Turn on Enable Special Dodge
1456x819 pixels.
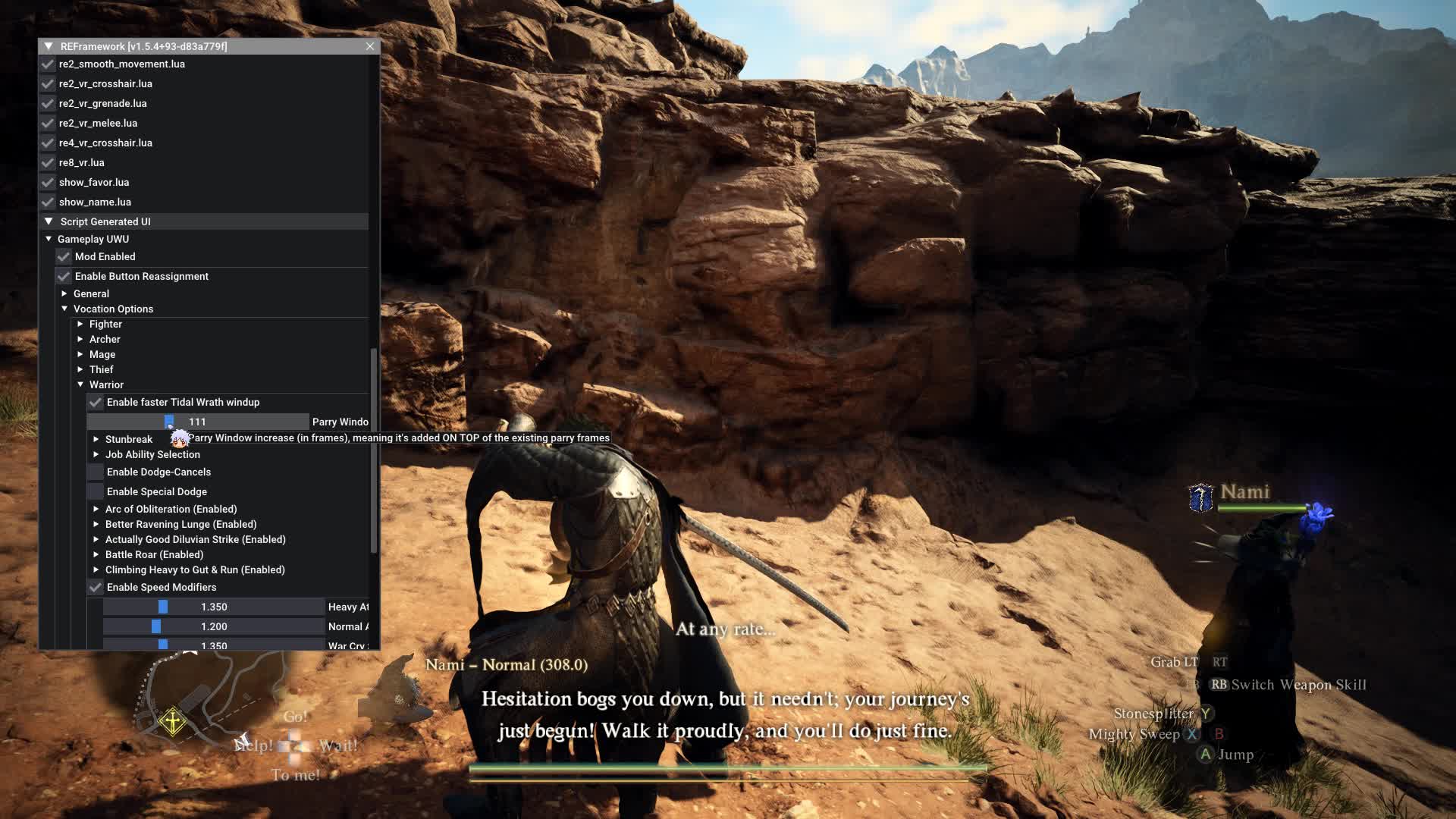(x=96, y=492)
